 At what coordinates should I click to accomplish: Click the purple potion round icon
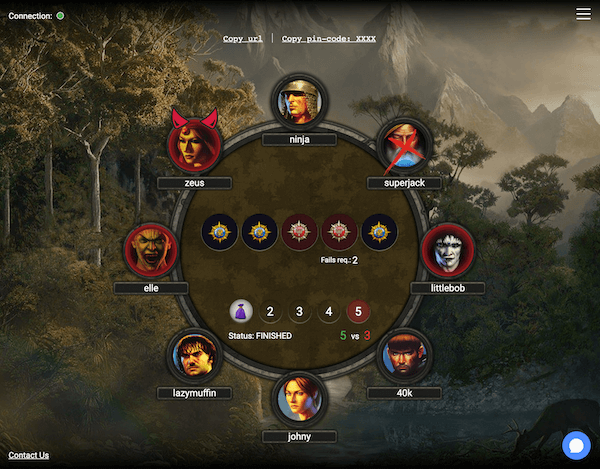pyautogui.click(x=241, y=312)
